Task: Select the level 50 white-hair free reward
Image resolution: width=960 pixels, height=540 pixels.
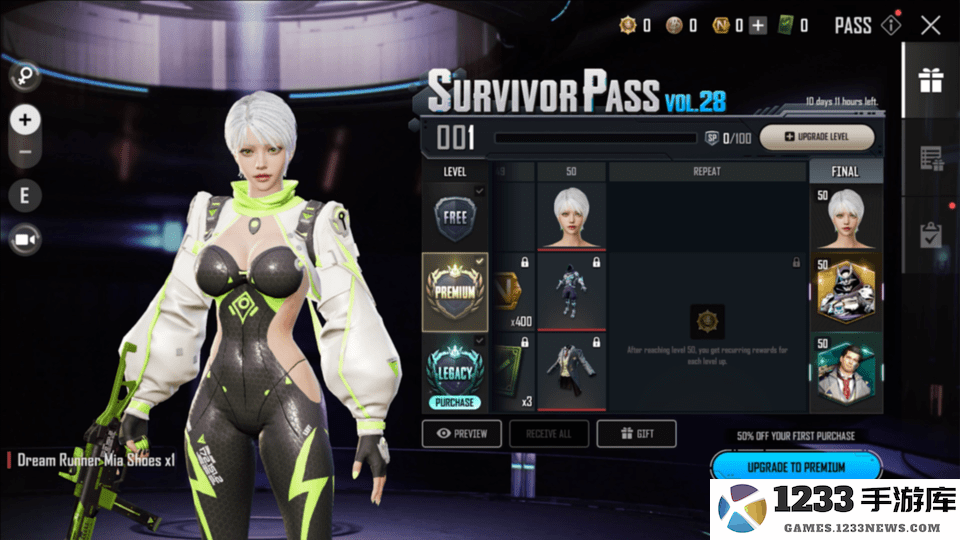Action: pyautogui.click(x=571, y=216)
